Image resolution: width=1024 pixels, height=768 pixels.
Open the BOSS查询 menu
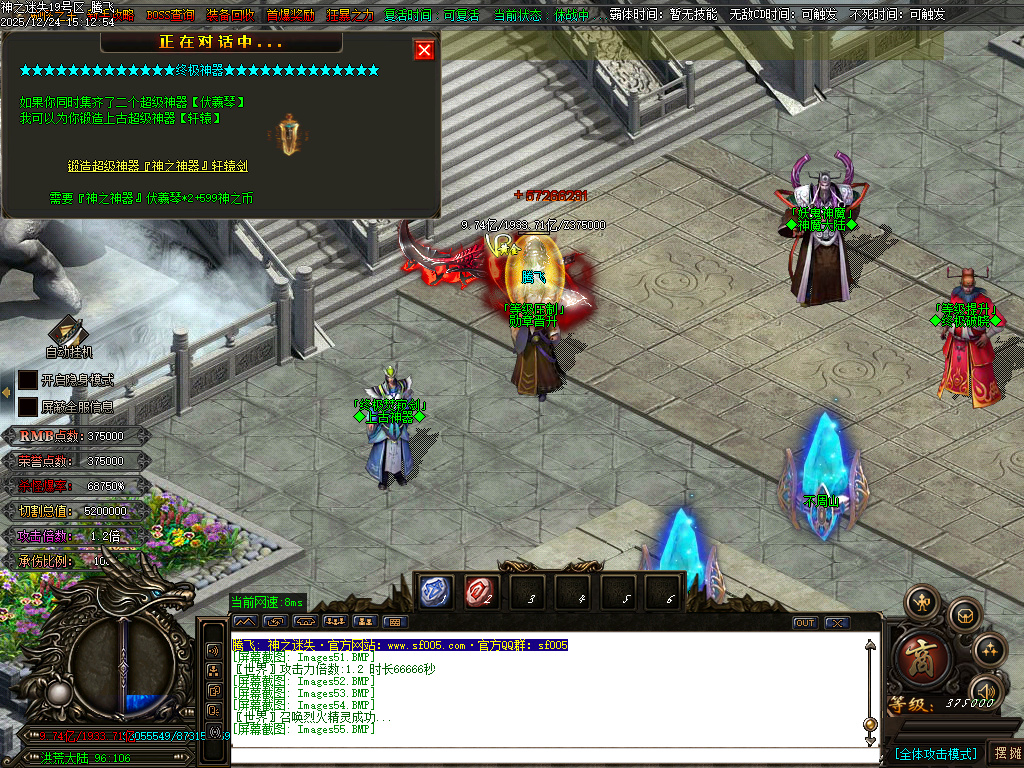(170, 15)
